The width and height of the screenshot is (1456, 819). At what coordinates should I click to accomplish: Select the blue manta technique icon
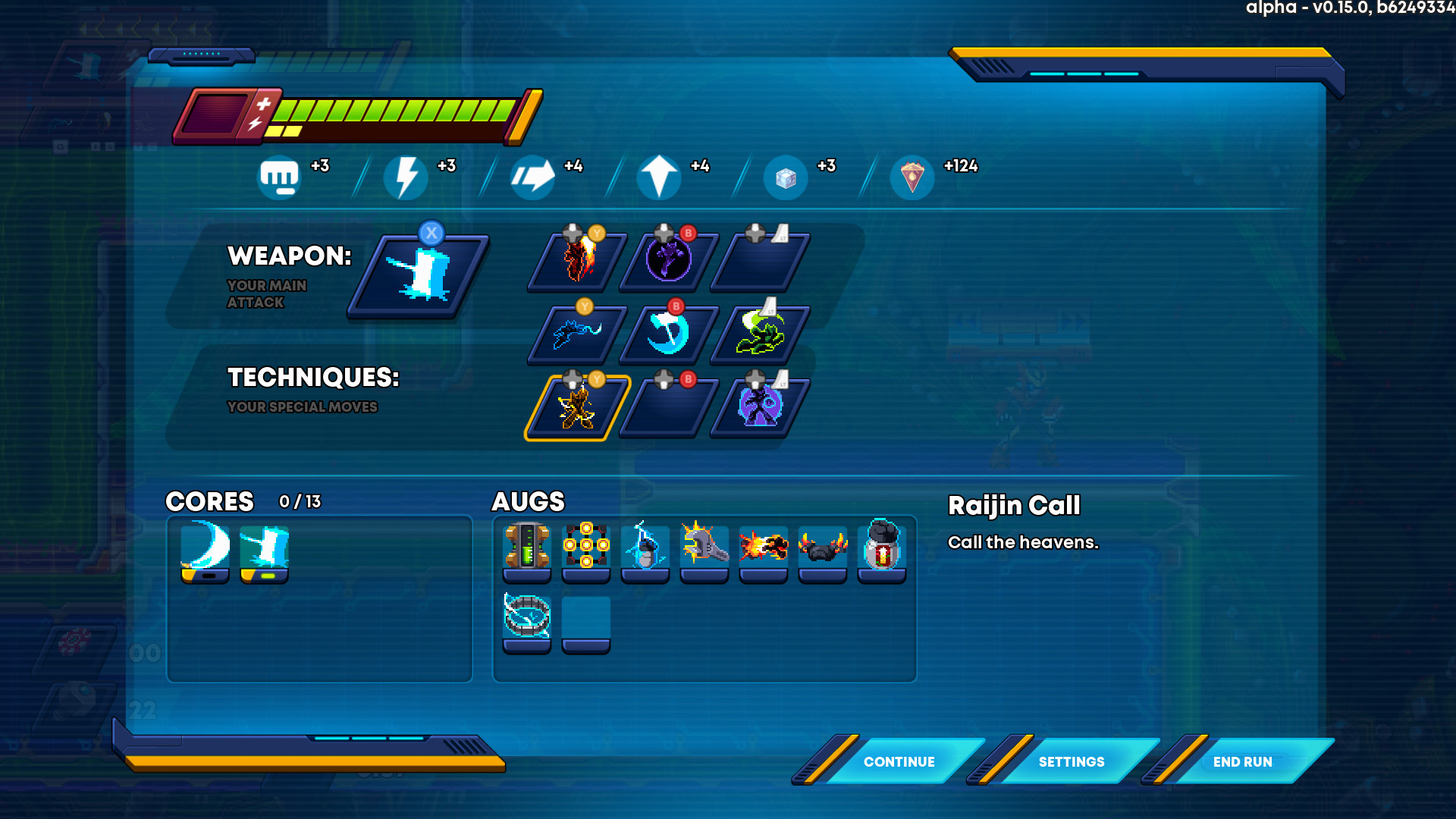coord(576,334)
